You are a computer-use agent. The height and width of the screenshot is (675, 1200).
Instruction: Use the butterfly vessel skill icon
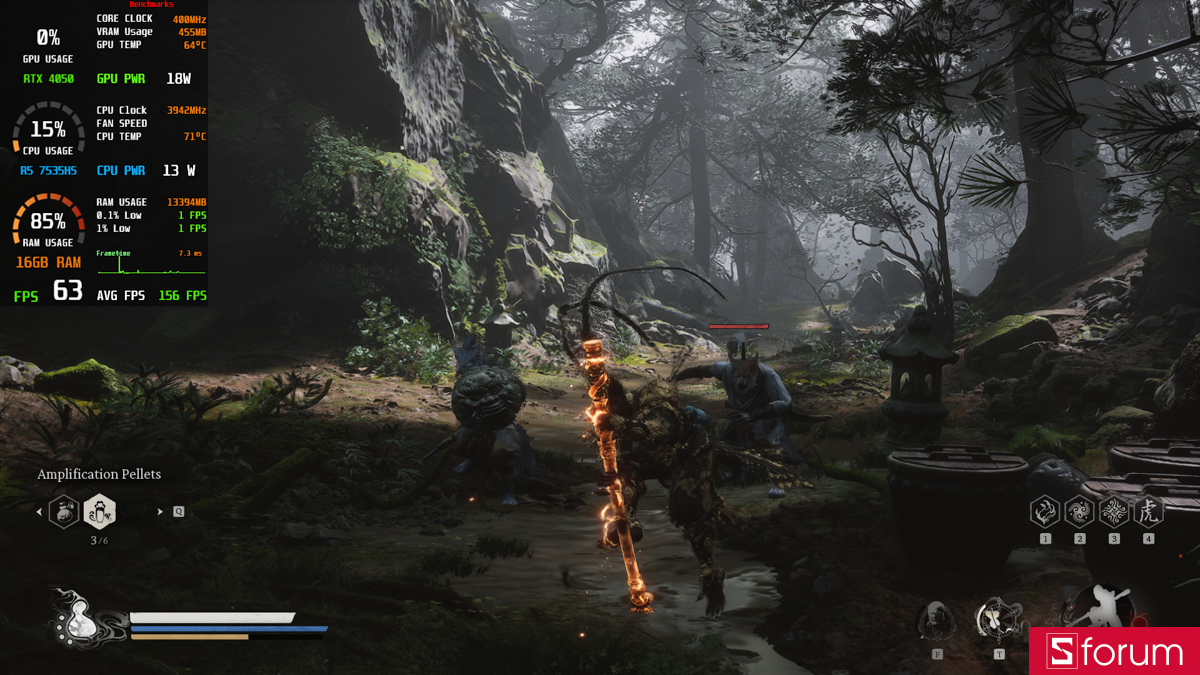[x=998, y=619]
